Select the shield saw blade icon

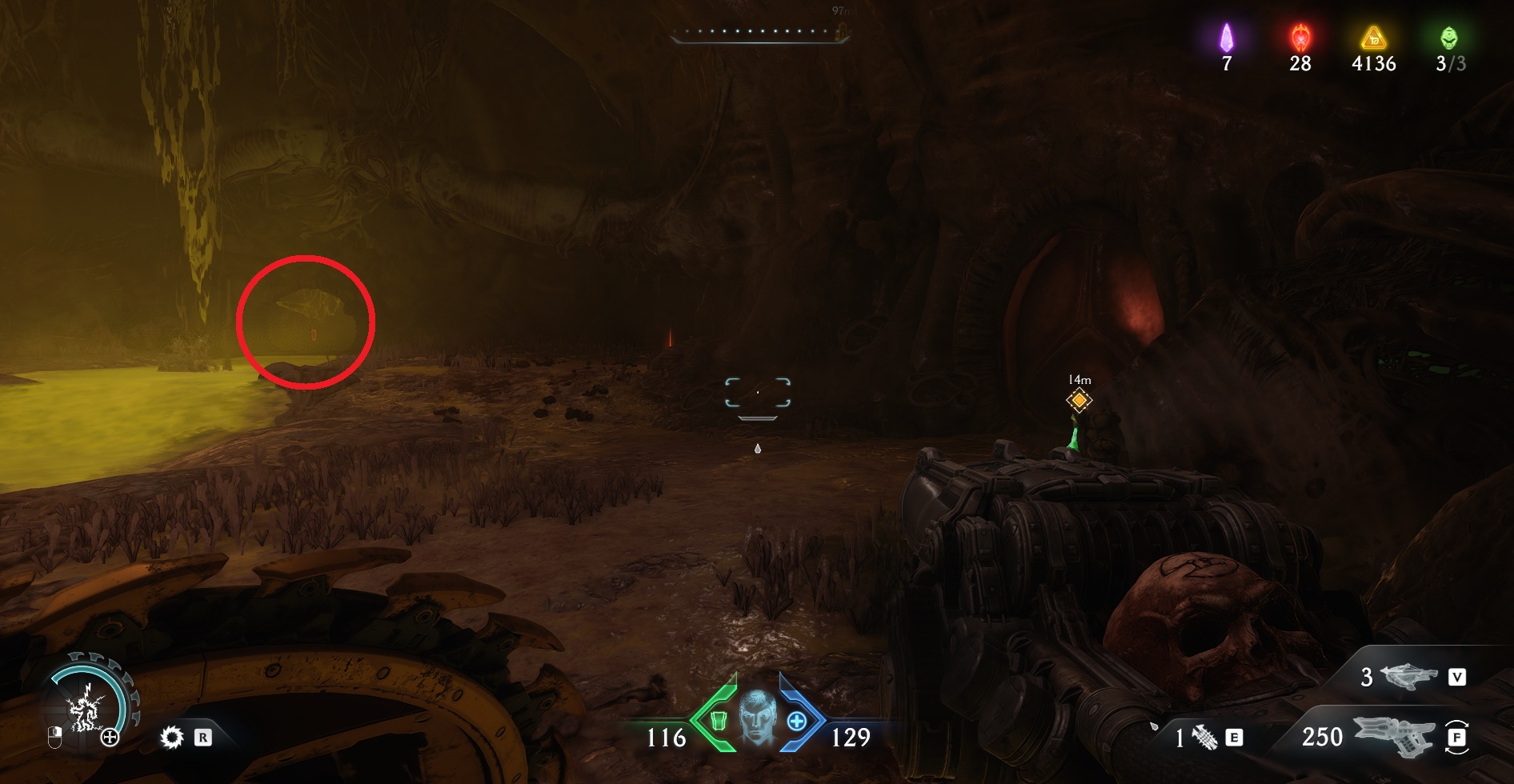[171, 738]
